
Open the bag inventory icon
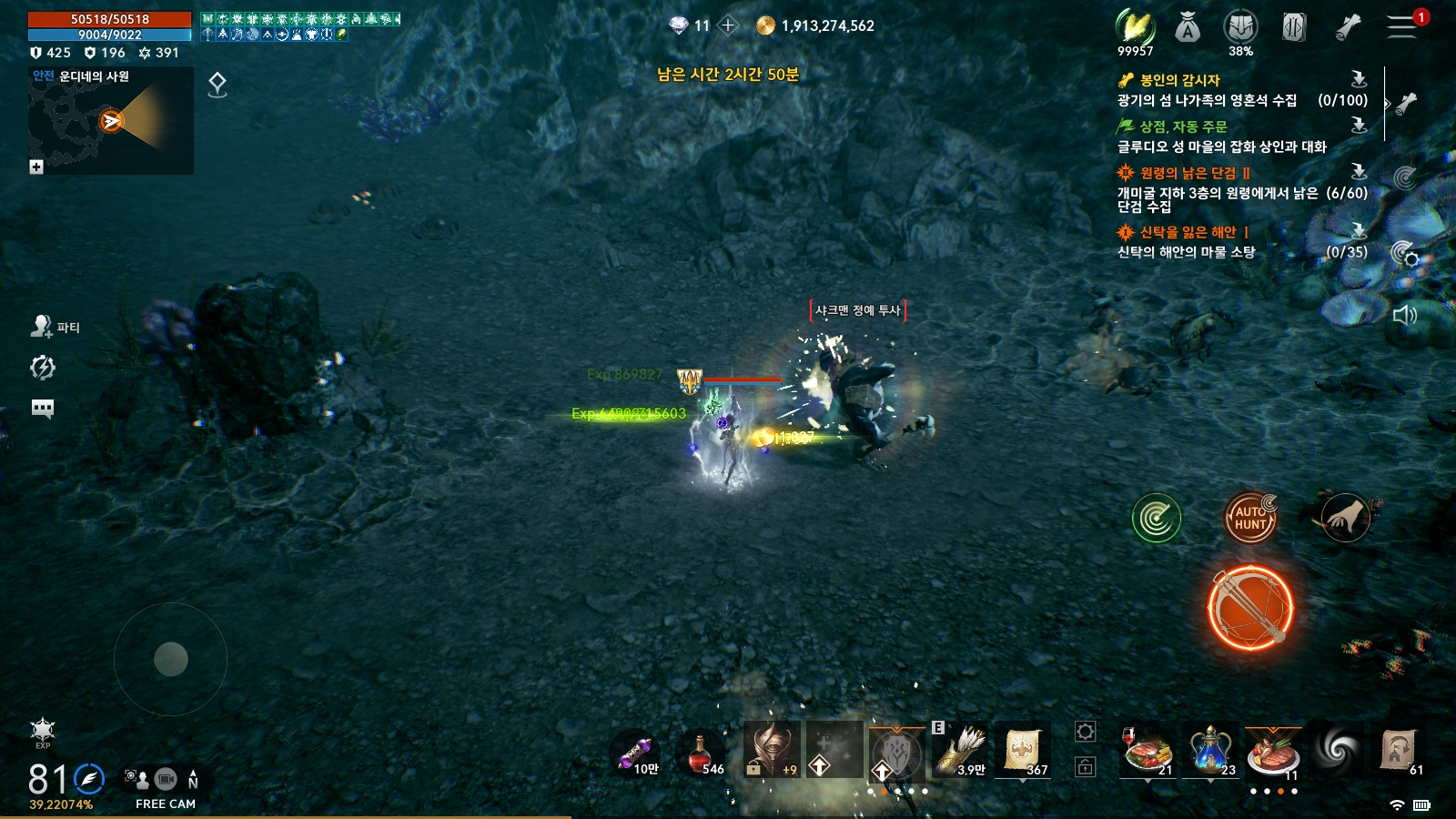pyautogui.click(x=1187, y=29)
